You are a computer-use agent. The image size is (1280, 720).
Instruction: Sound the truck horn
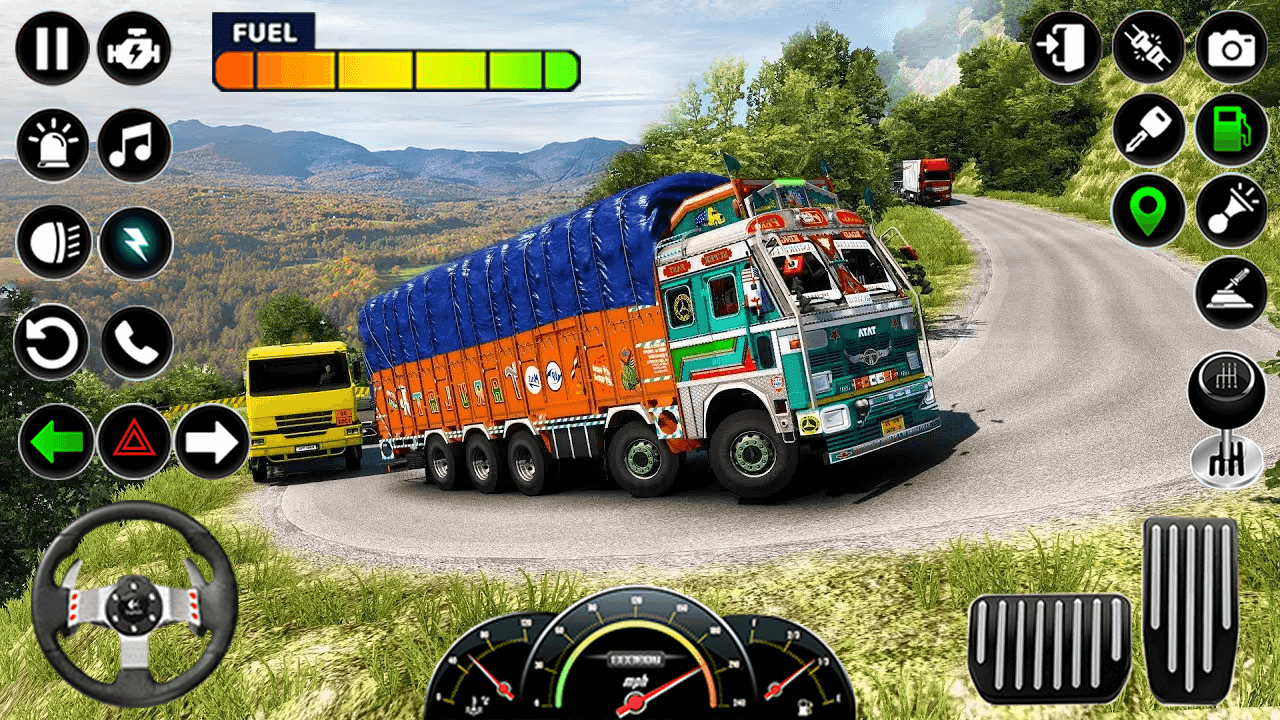click(1231, 211)
